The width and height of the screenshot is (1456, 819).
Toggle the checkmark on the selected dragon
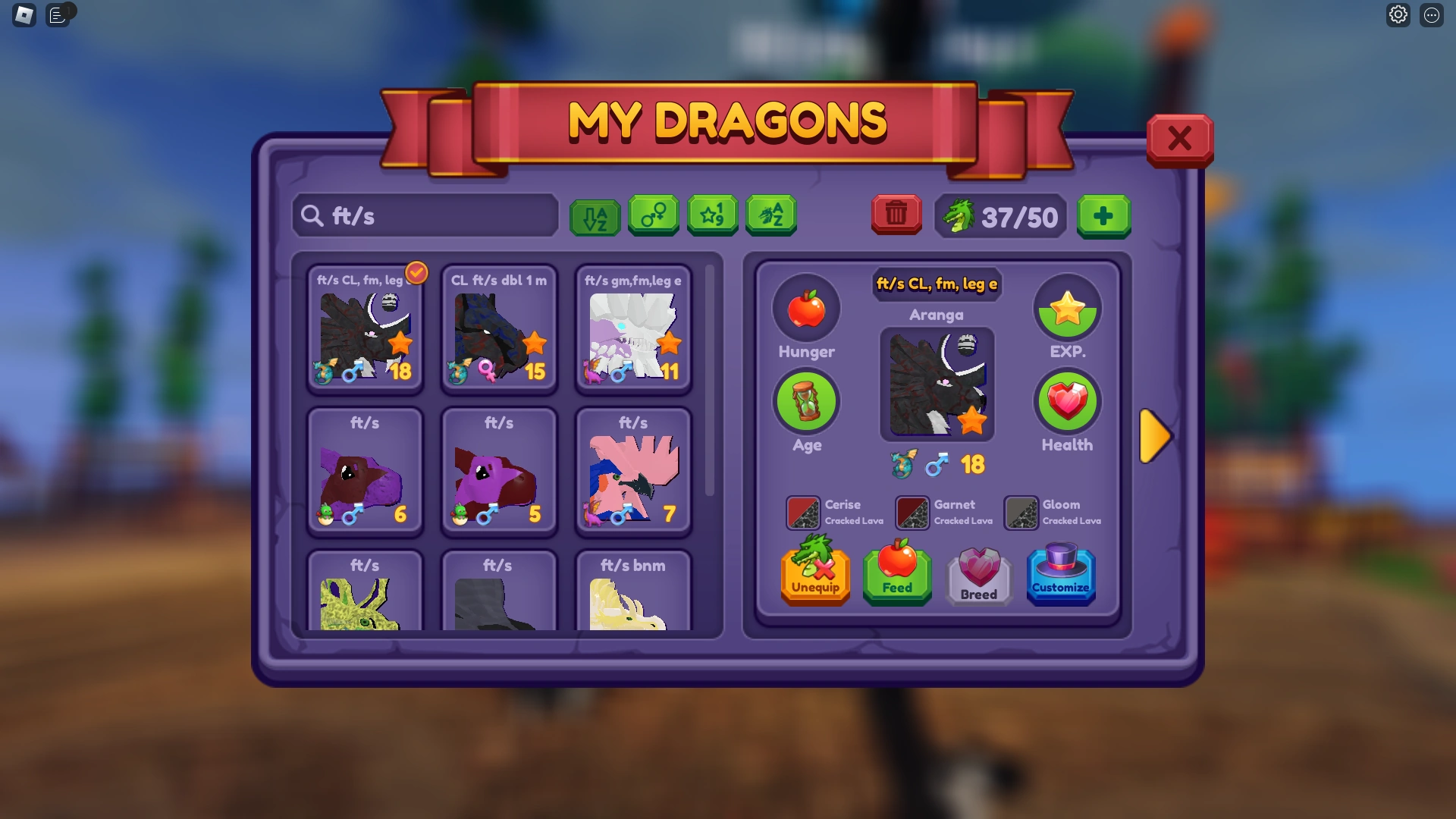click(416, 273)
